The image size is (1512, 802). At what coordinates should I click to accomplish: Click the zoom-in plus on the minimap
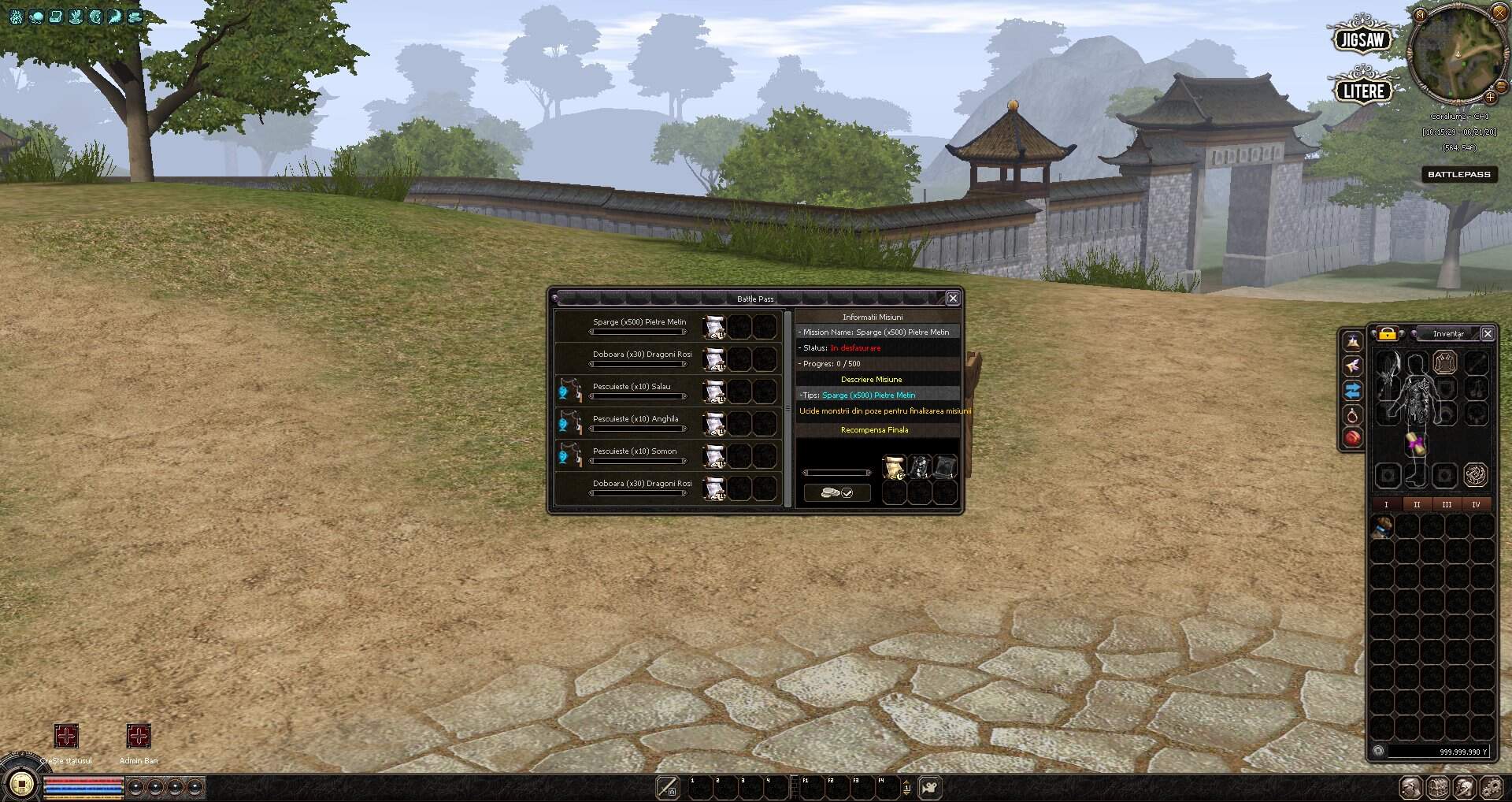1492,98
